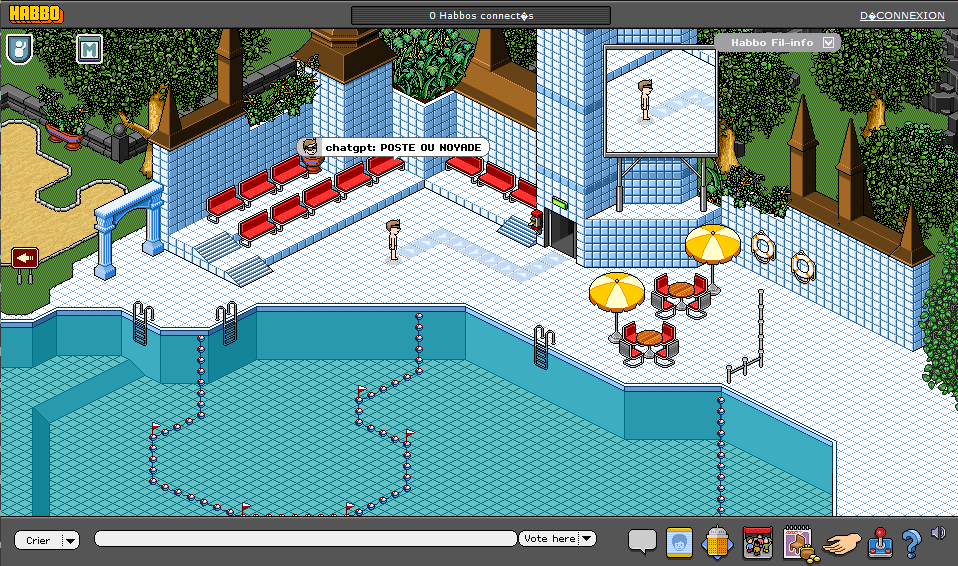
Task: Open the speech bubble chat icon
Action: [x=642, y=541]
